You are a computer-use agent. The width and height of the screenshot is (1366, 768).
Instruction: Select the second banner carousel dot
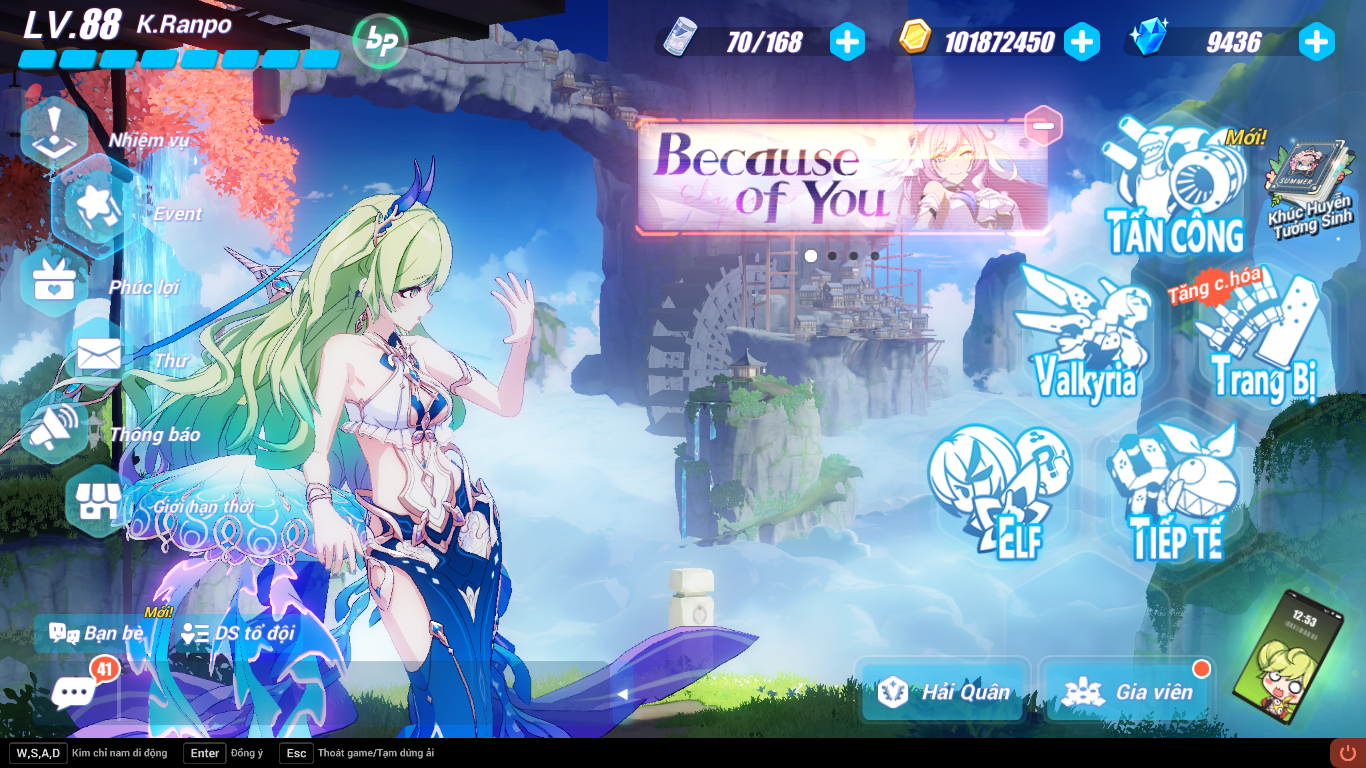click(x=831, y=257)
